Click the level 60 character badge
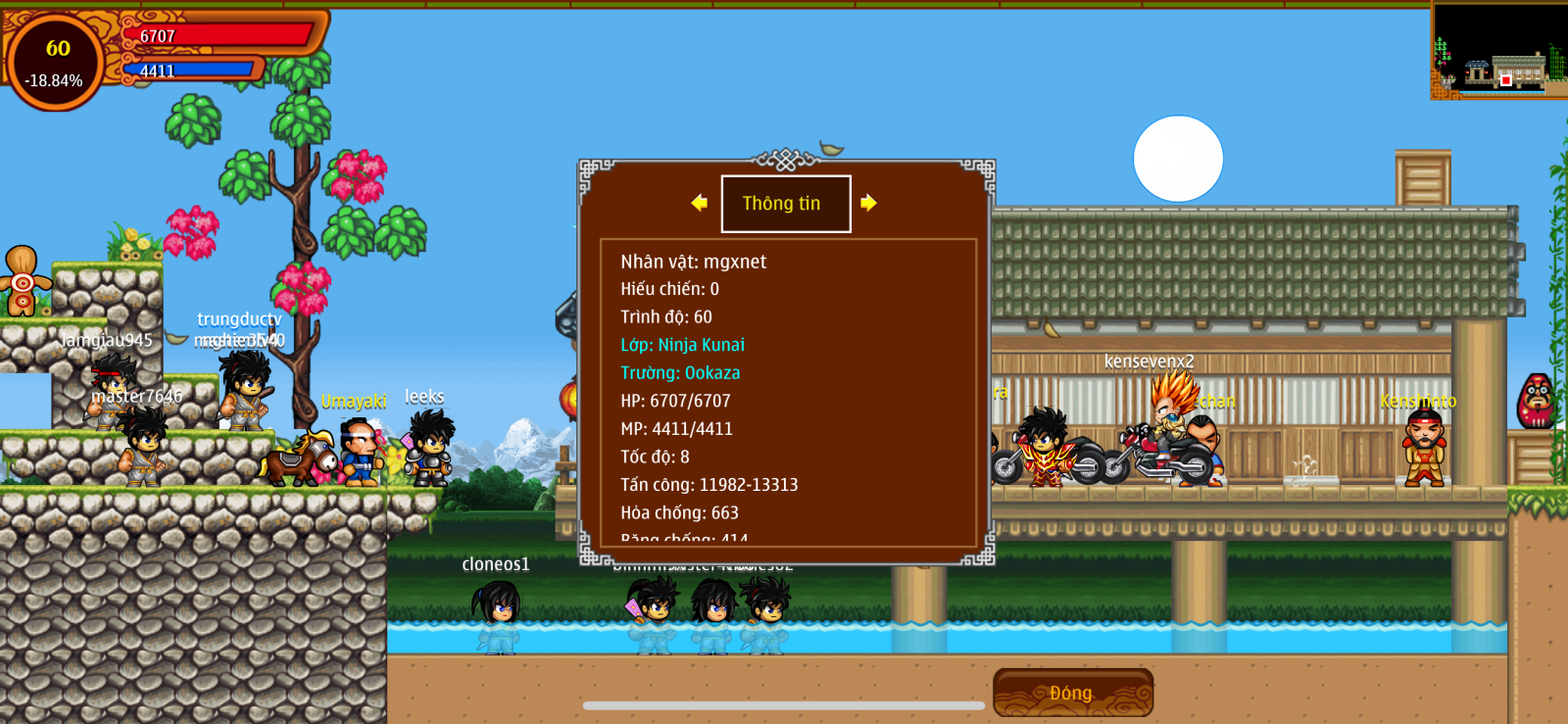1568x724 pixels. [56, 61]
